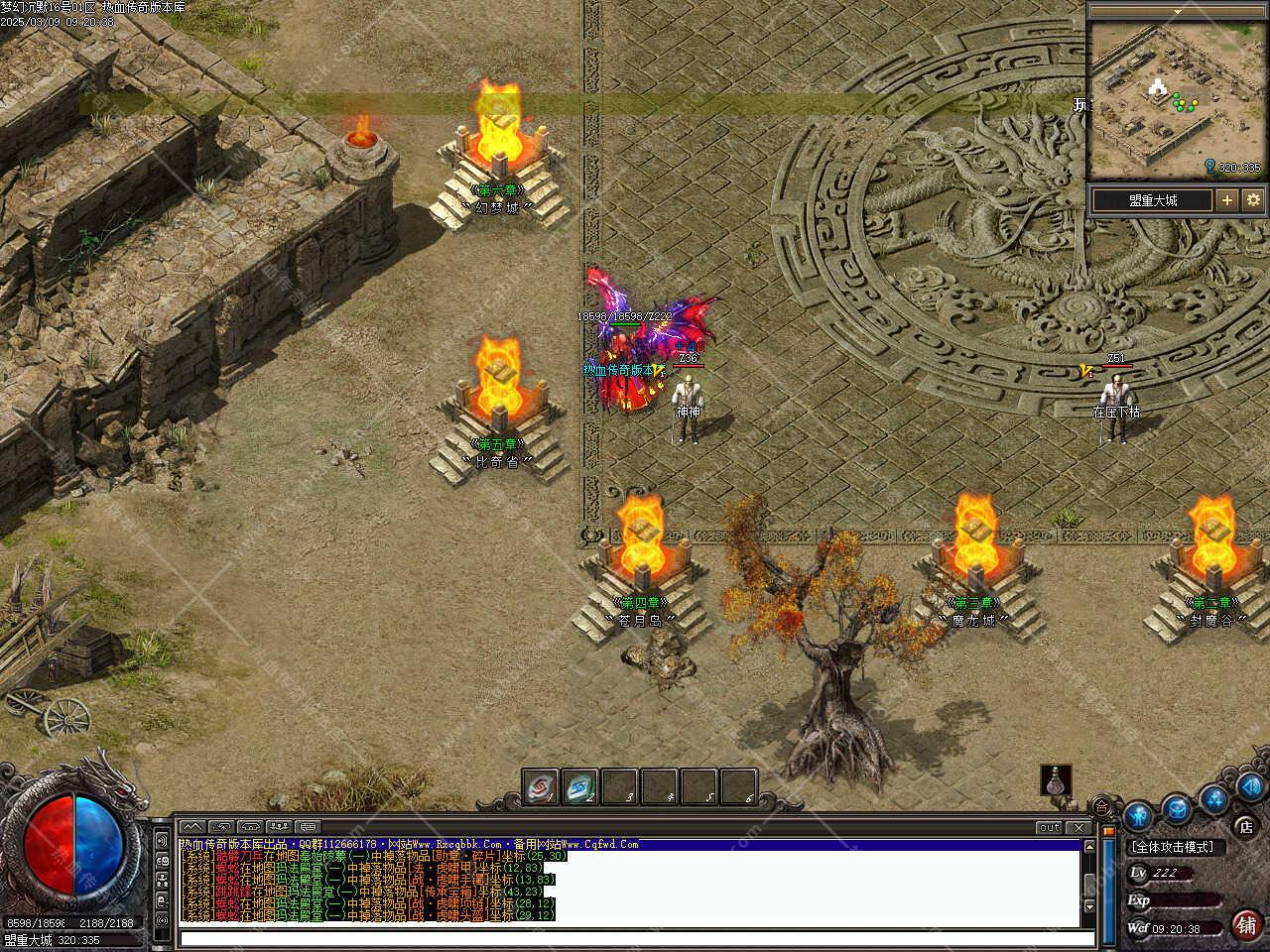The height and width of the screenshot is (952, 1270).
Task: Close the chat window with X
Action: coord(1079,827)
